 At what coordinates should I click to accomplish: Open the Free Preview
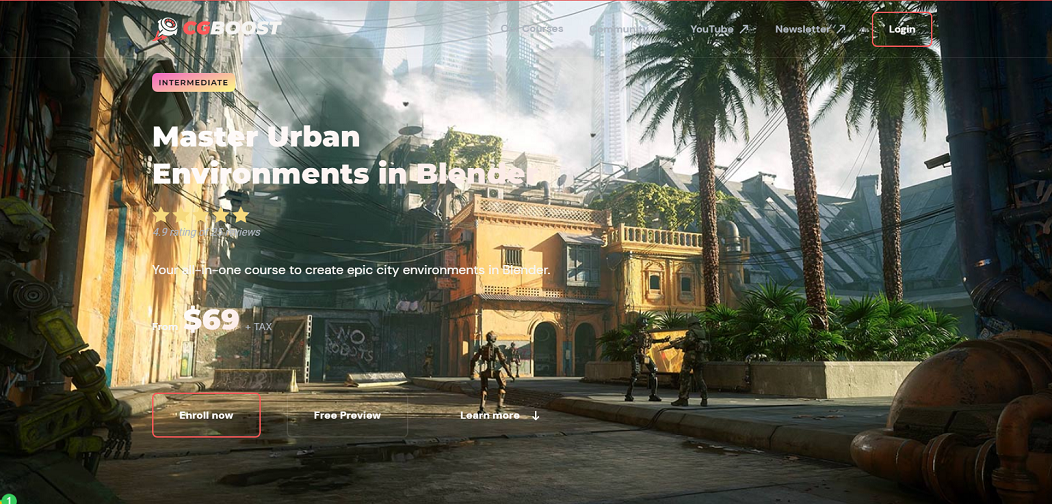347,415
